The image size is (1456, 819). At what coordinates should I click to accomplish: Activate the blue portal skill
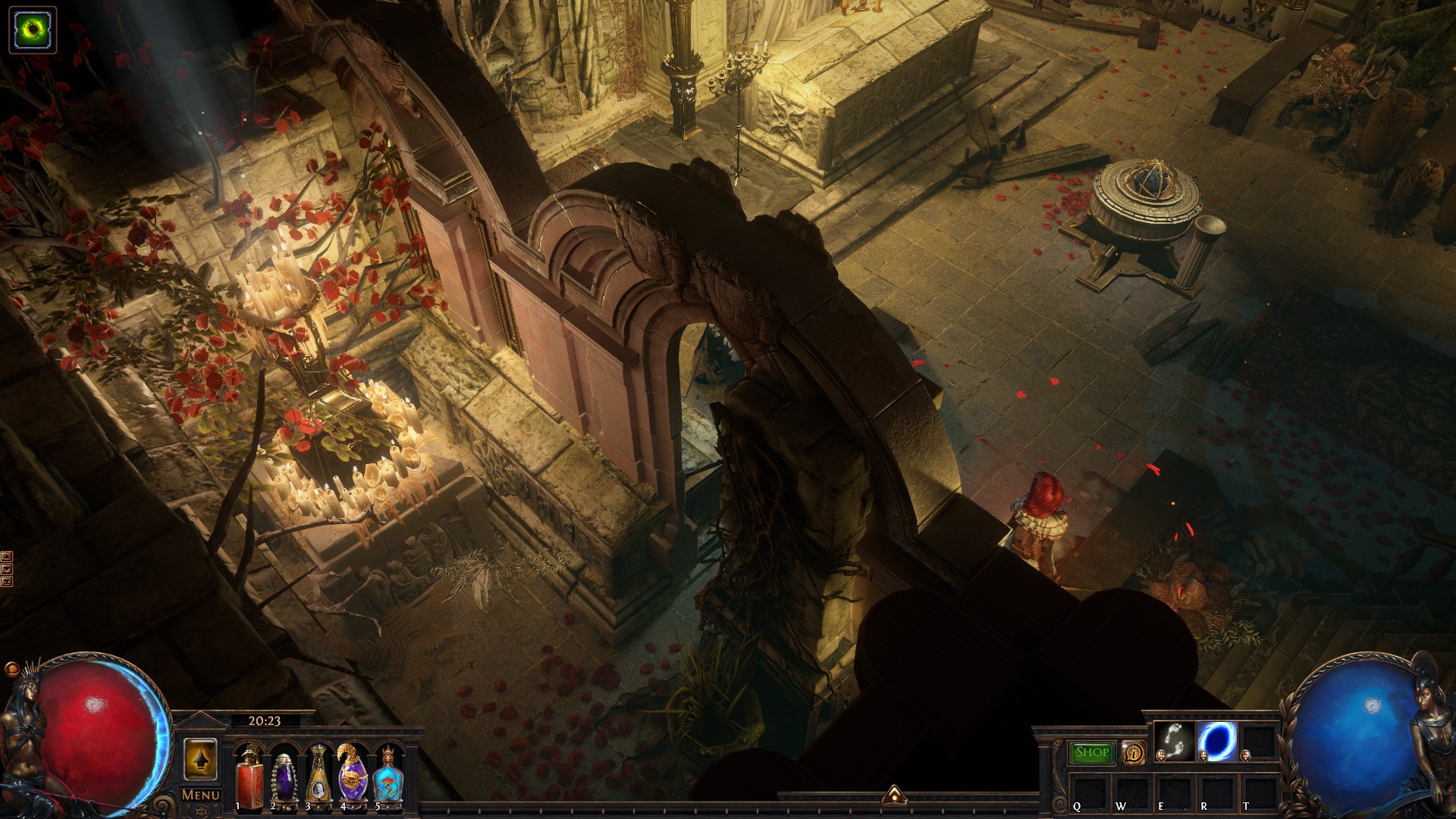[x=1216, y=741]
